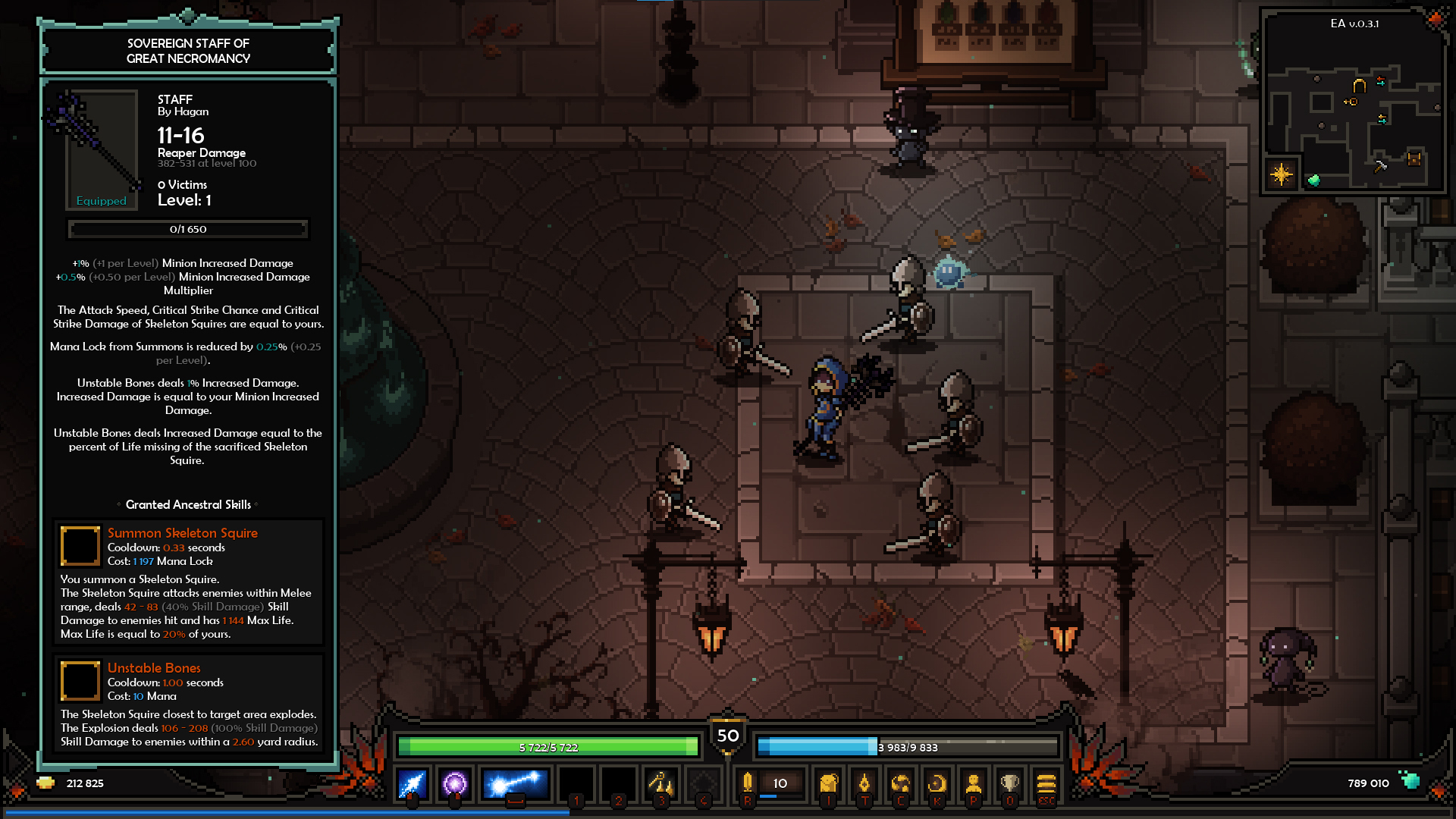The height and width of the screenshot is (819, 1456).
Task: Open the minimap in the top-right corner
Action: tap(1352, 102)
